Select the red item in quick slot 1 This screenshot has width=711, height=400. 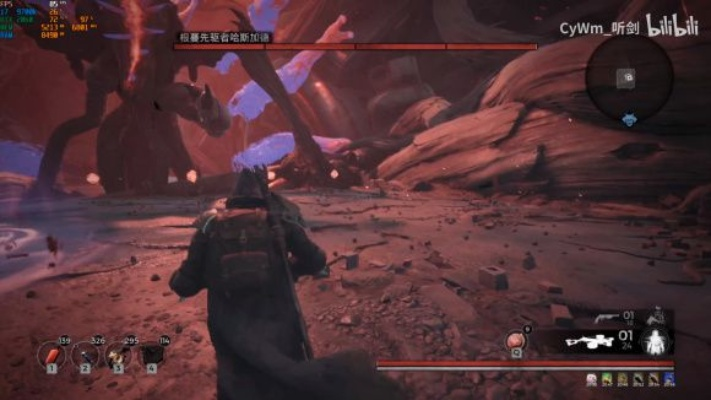pyautogui.click(x=52, y=354)
